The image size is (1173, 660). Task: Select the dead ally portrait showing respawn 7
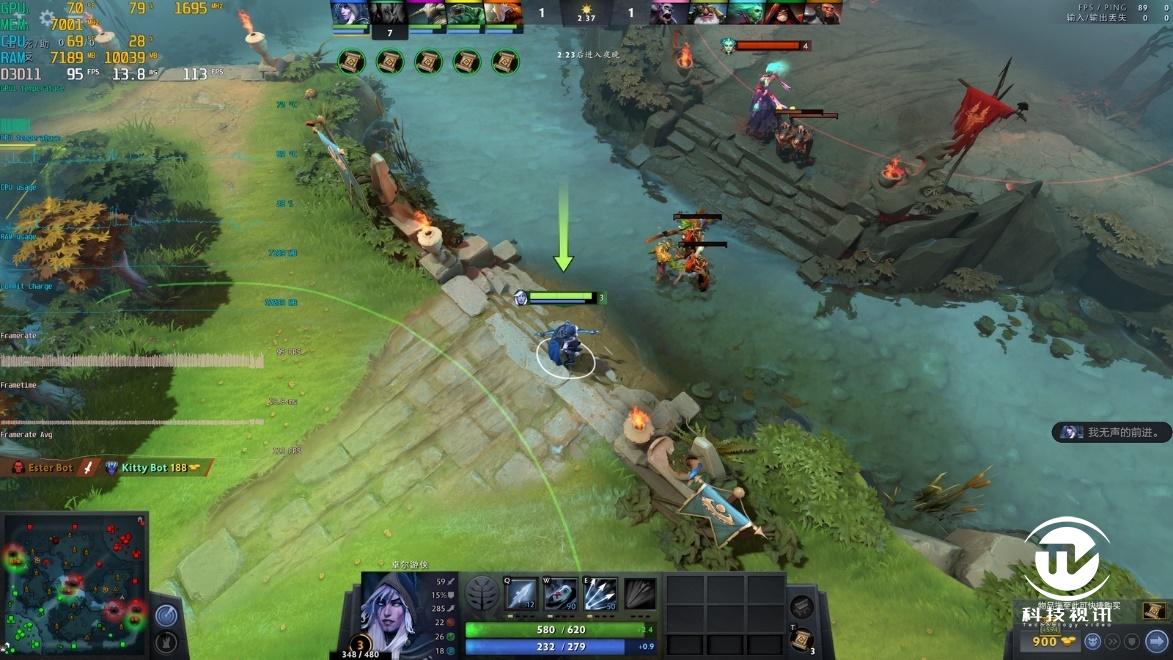click(x=388, y=14)
